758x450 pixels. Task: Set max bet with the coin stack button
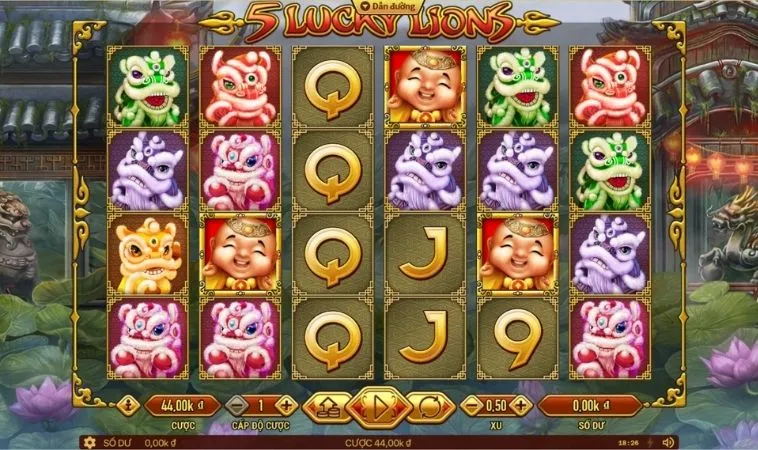tap(326, 406)
